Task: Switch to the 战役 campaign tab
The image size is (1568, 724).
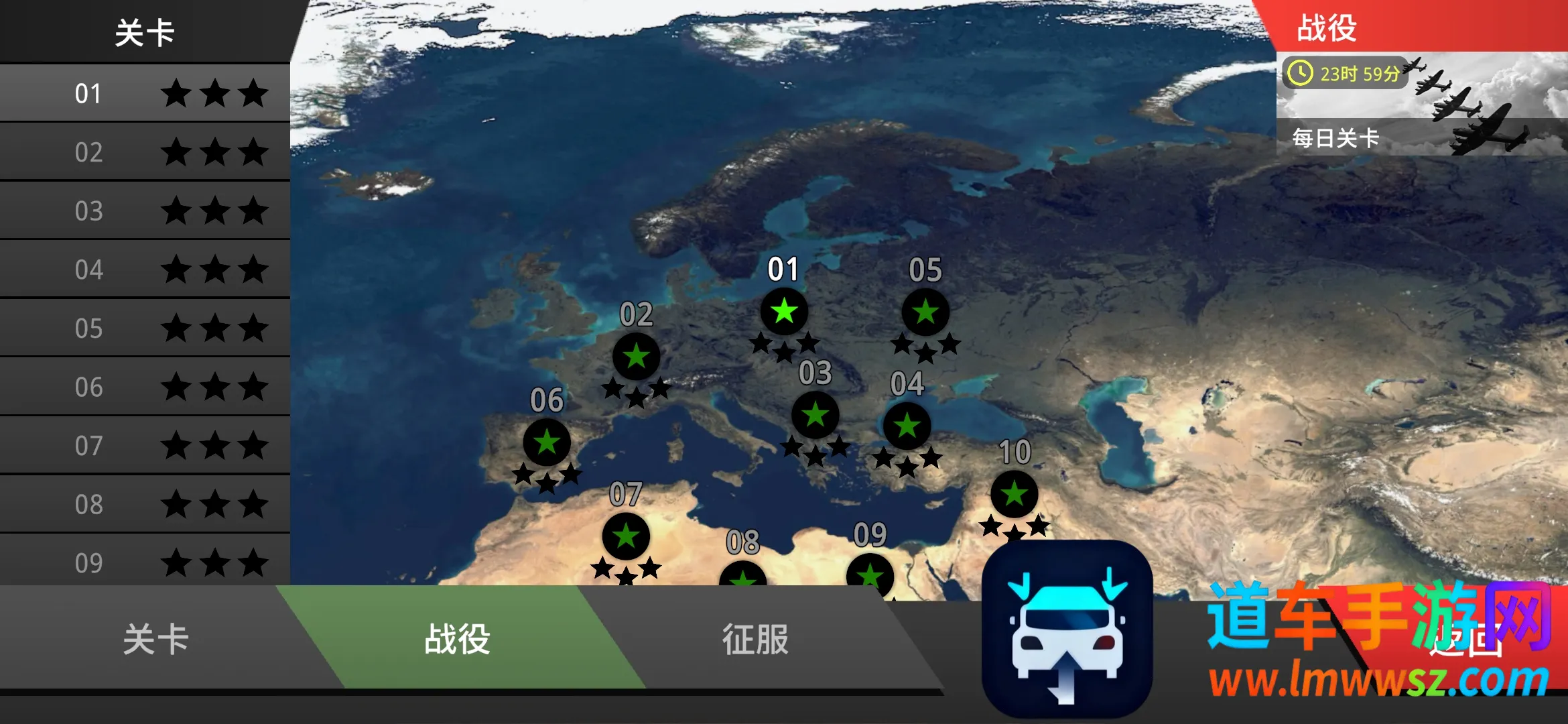Action: click(458, 638)
